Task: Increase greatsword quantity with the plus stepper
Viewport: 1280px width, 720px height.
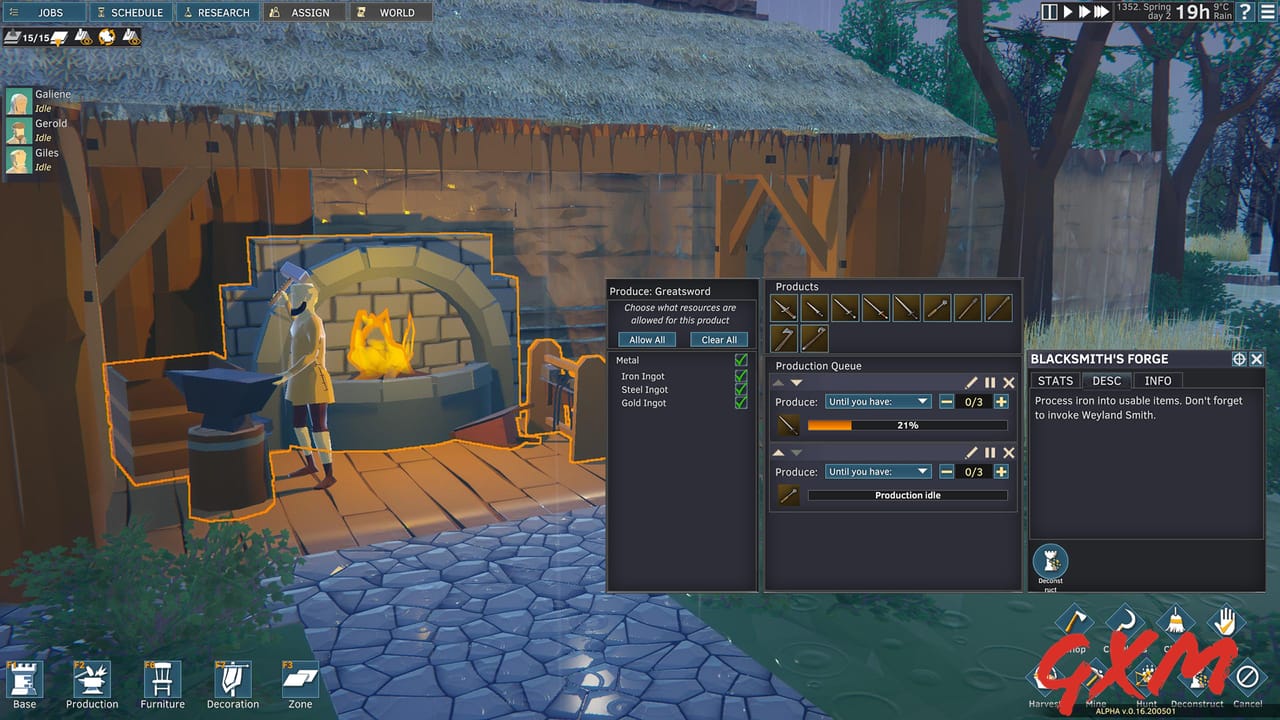Action: [x=1001, y=402]
